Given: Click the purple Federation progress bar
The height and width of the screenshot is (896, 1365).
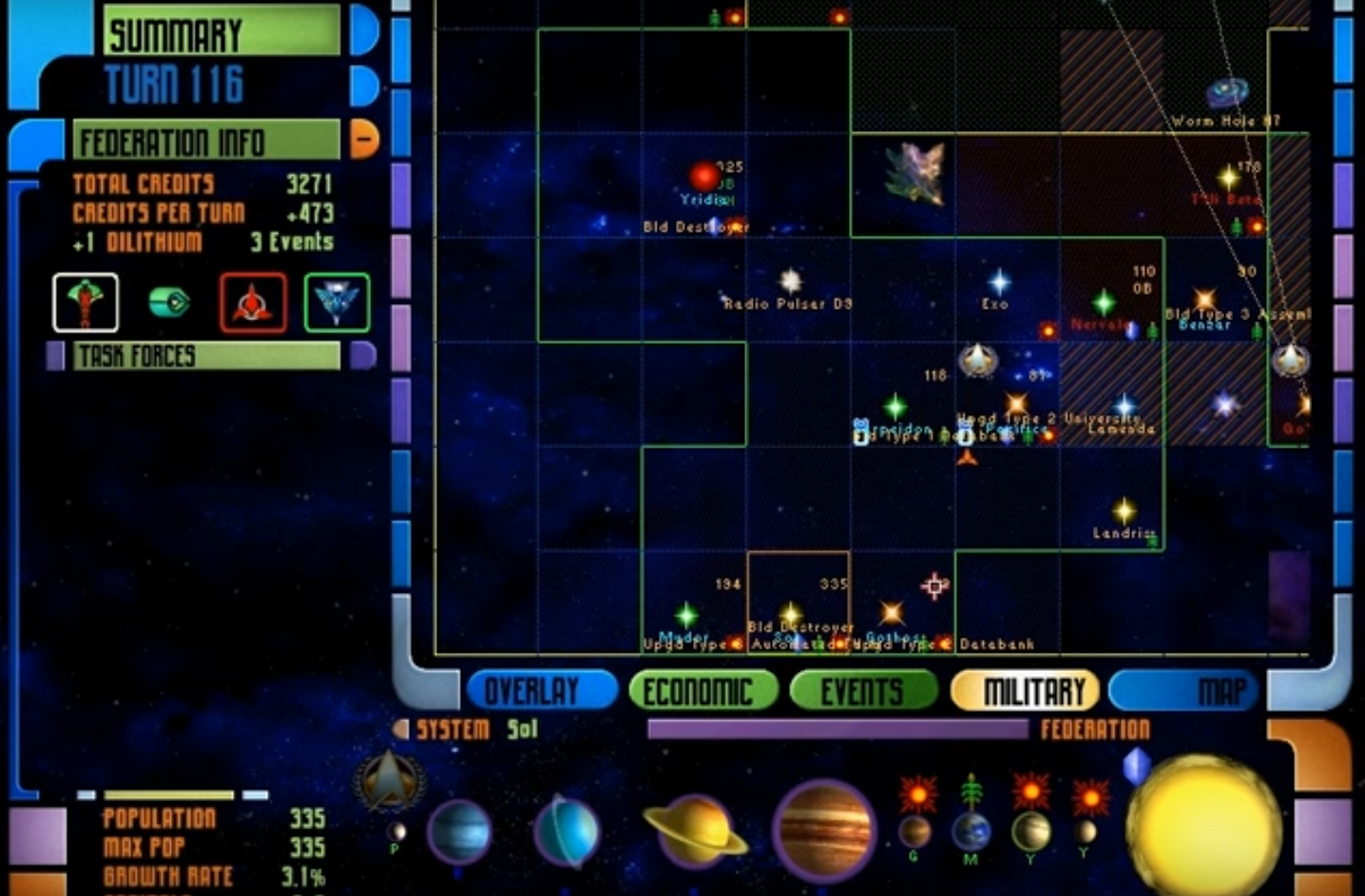Looking at the screenshot, I should (836, 729).
